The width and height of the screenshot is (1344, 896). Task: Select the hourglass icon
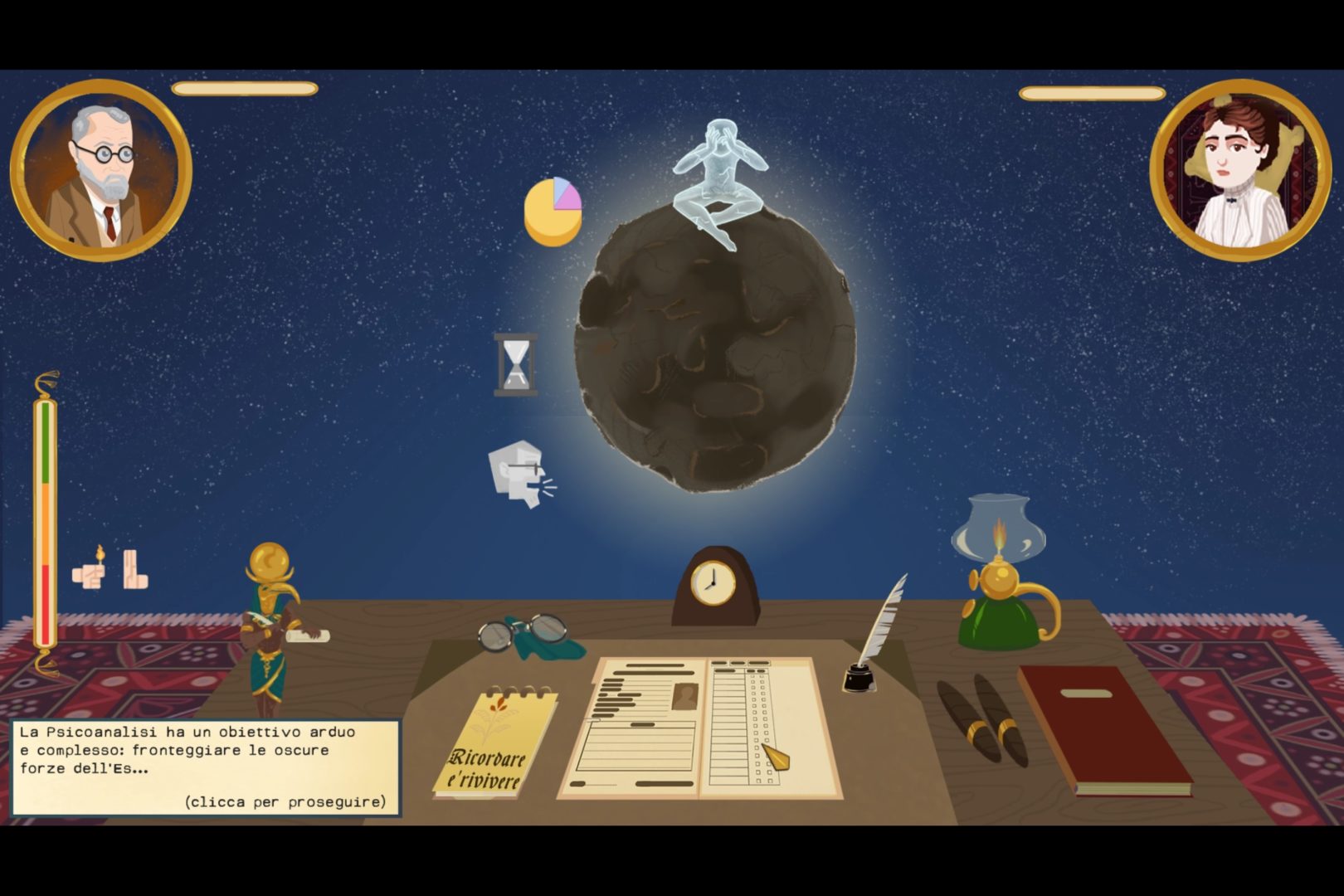(515, 364)
